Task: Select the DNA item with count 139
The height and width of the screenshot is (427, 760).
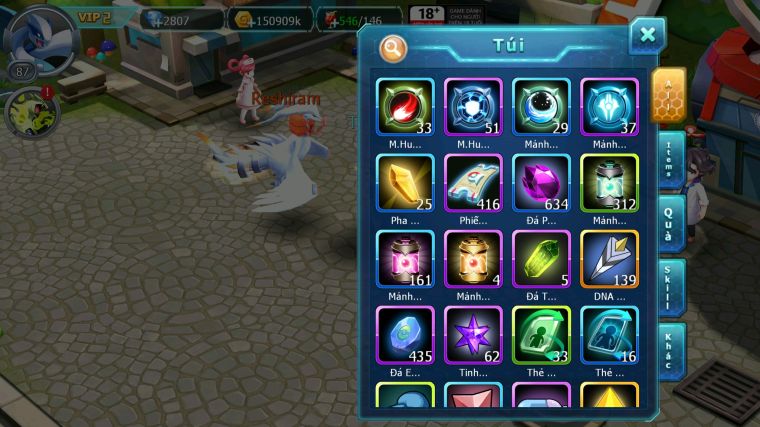Action: coord(609,259)
